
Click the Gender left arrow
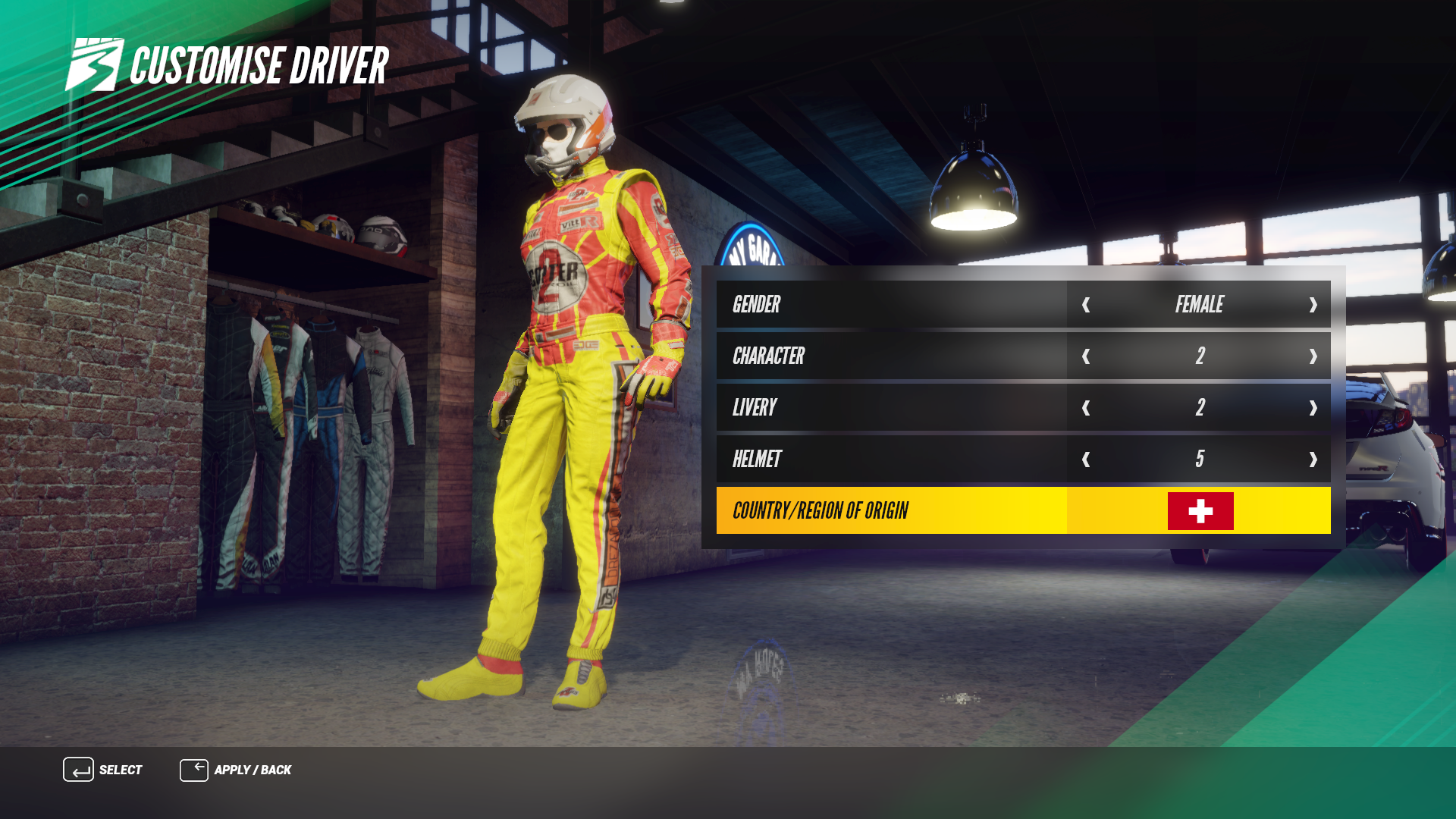(1086, 305)
